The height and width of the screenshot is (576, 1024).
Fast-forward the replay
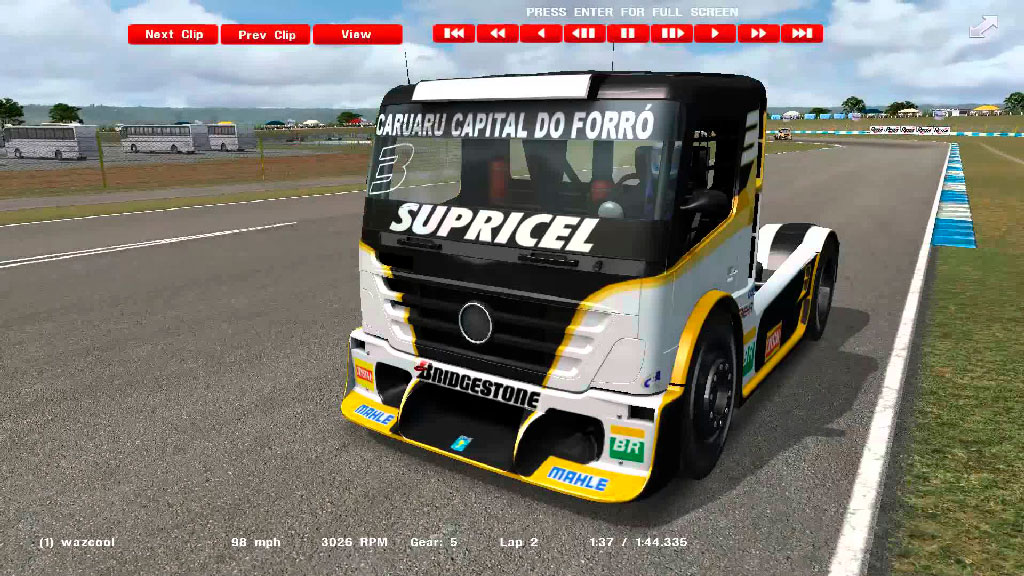pos(758,33)
